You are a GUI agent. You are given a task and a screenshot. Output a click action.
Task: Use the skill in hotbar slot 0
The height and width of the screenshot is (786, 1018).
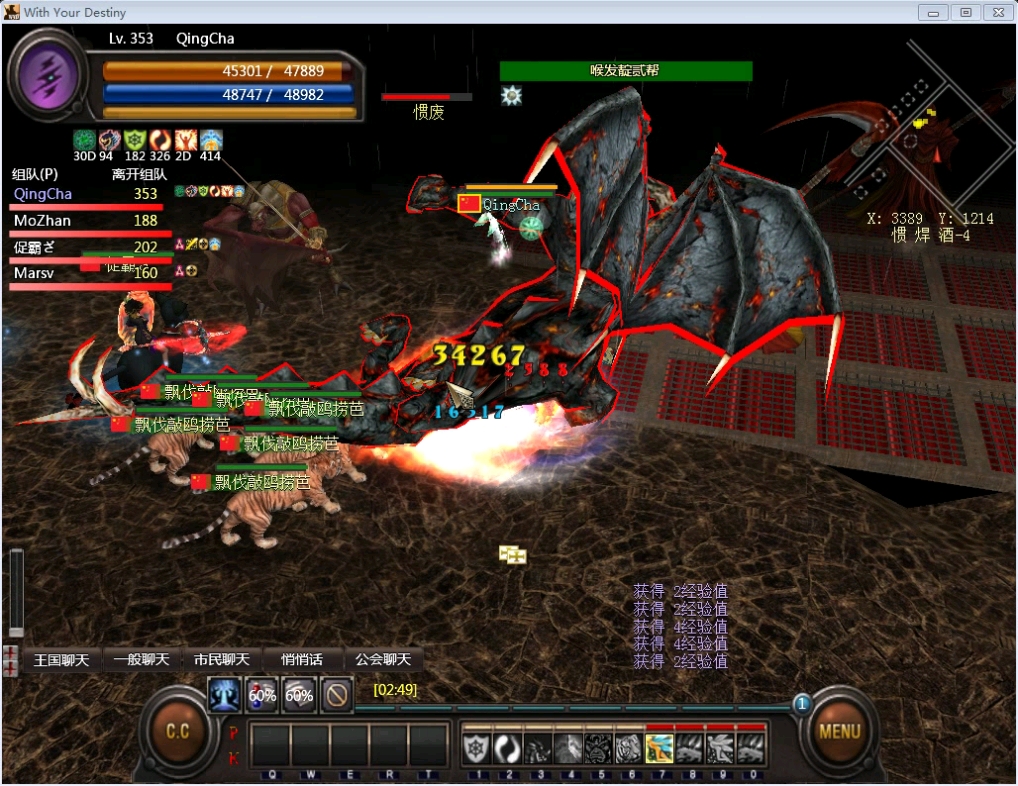(751, 748)
